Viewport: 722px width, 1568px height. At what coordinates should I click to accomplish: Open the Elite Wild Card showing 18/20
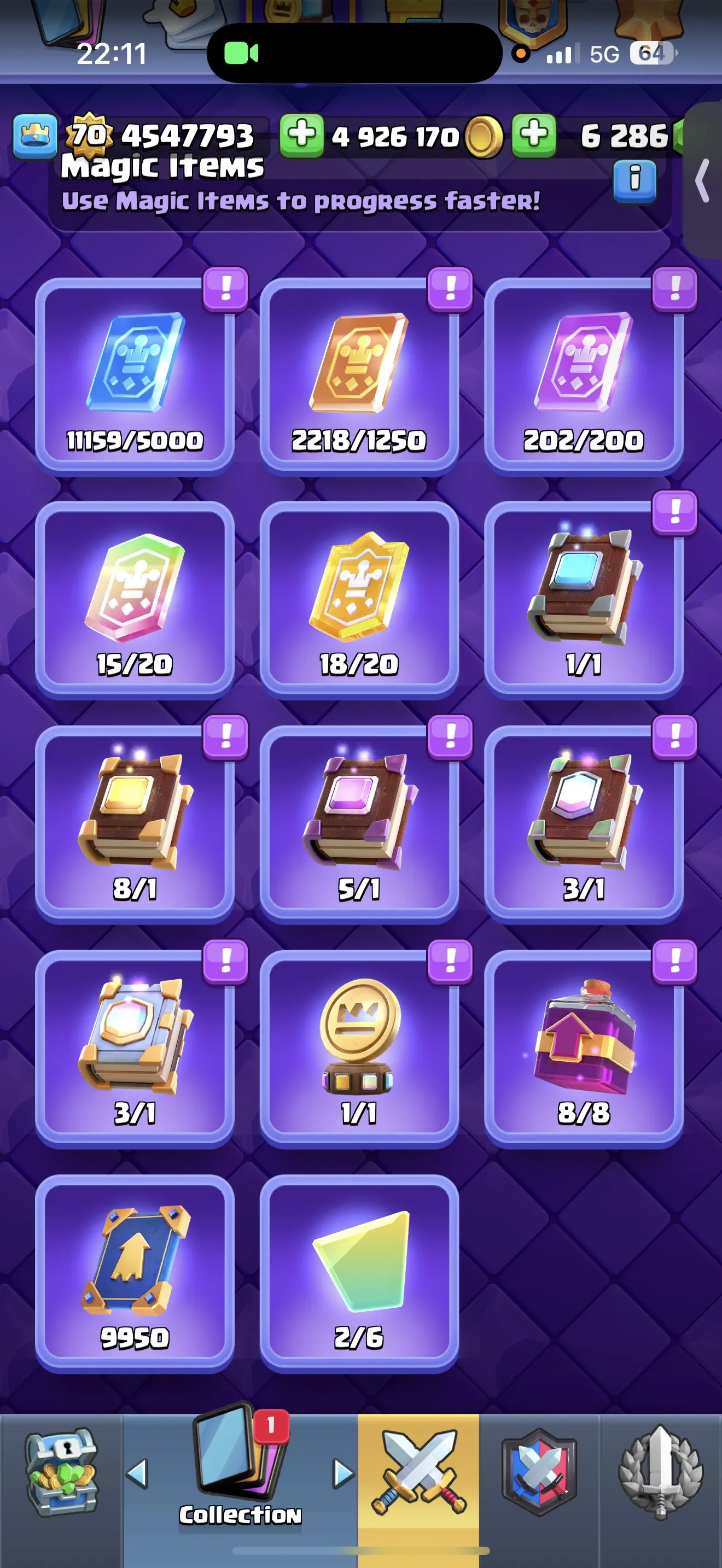point(359,594)
